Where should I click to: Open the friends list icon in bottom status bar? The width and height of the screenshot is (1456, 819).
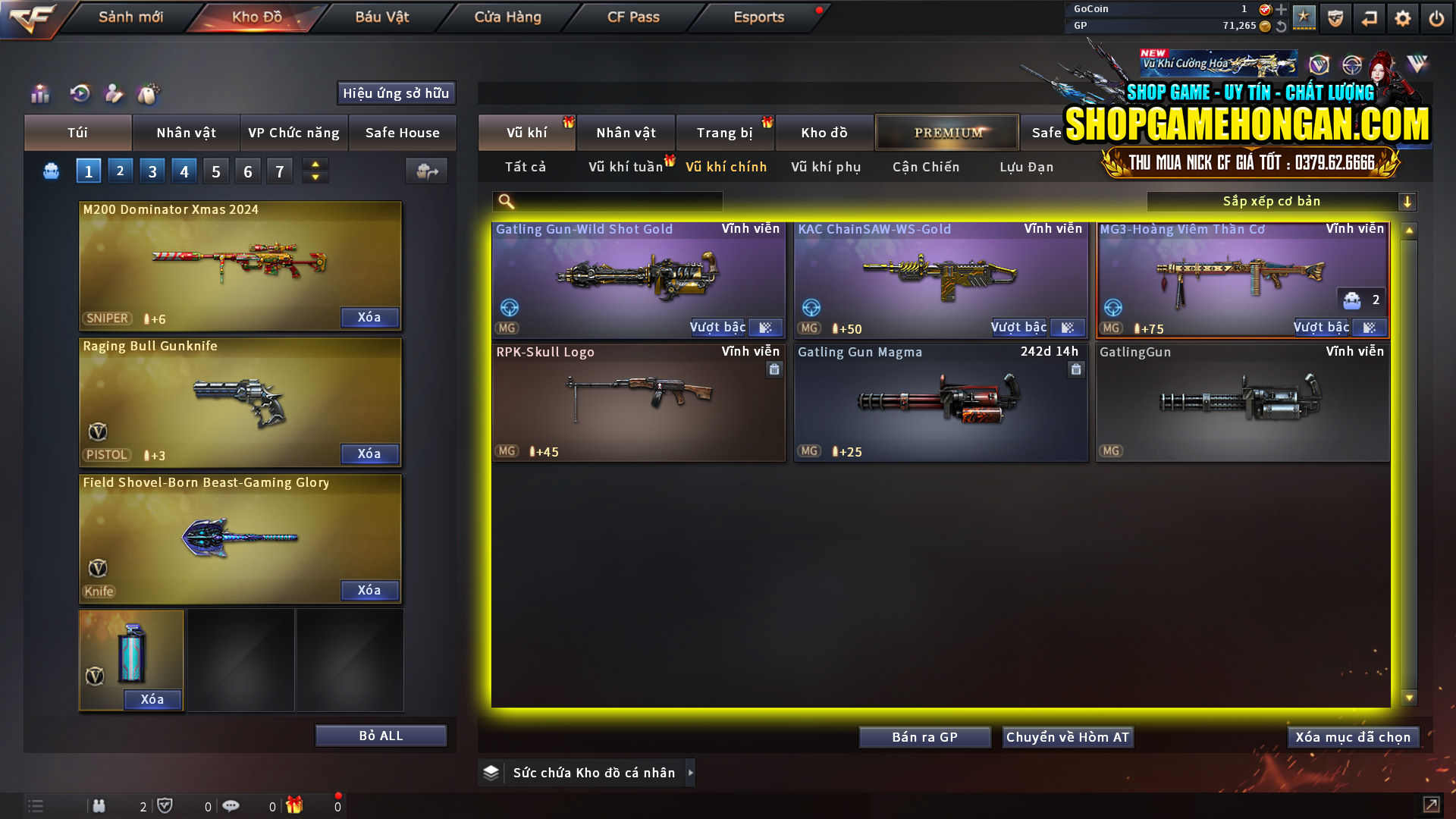99,805
